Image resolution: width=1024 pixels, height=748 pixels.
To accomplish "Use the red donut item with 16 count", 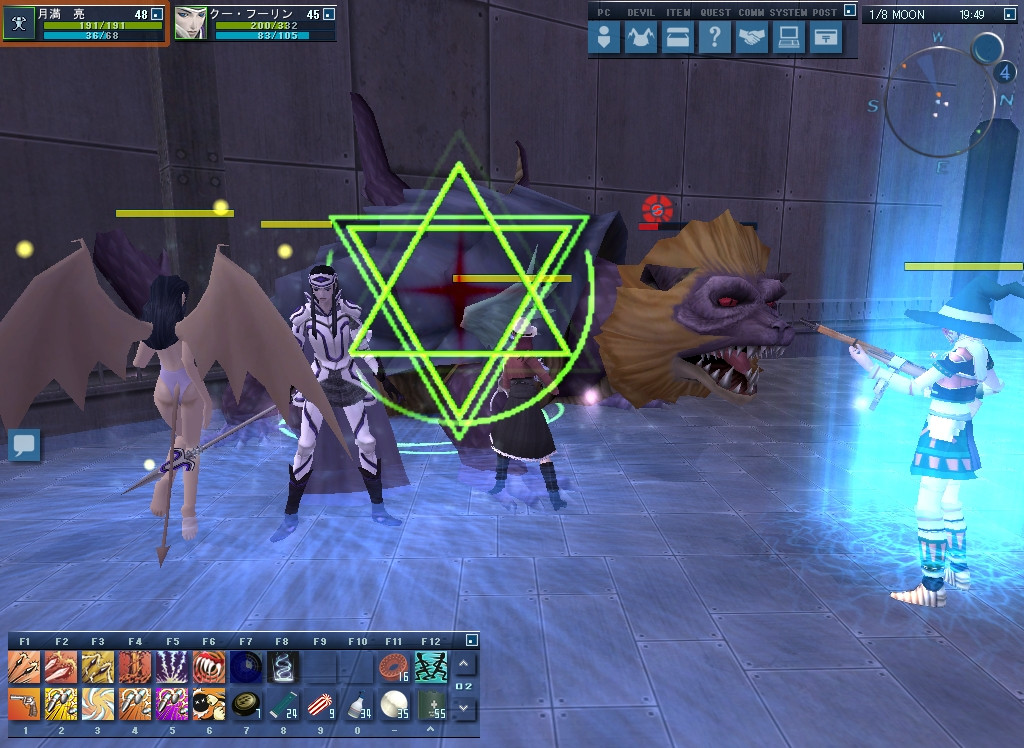I will click(x=393, y=666).
